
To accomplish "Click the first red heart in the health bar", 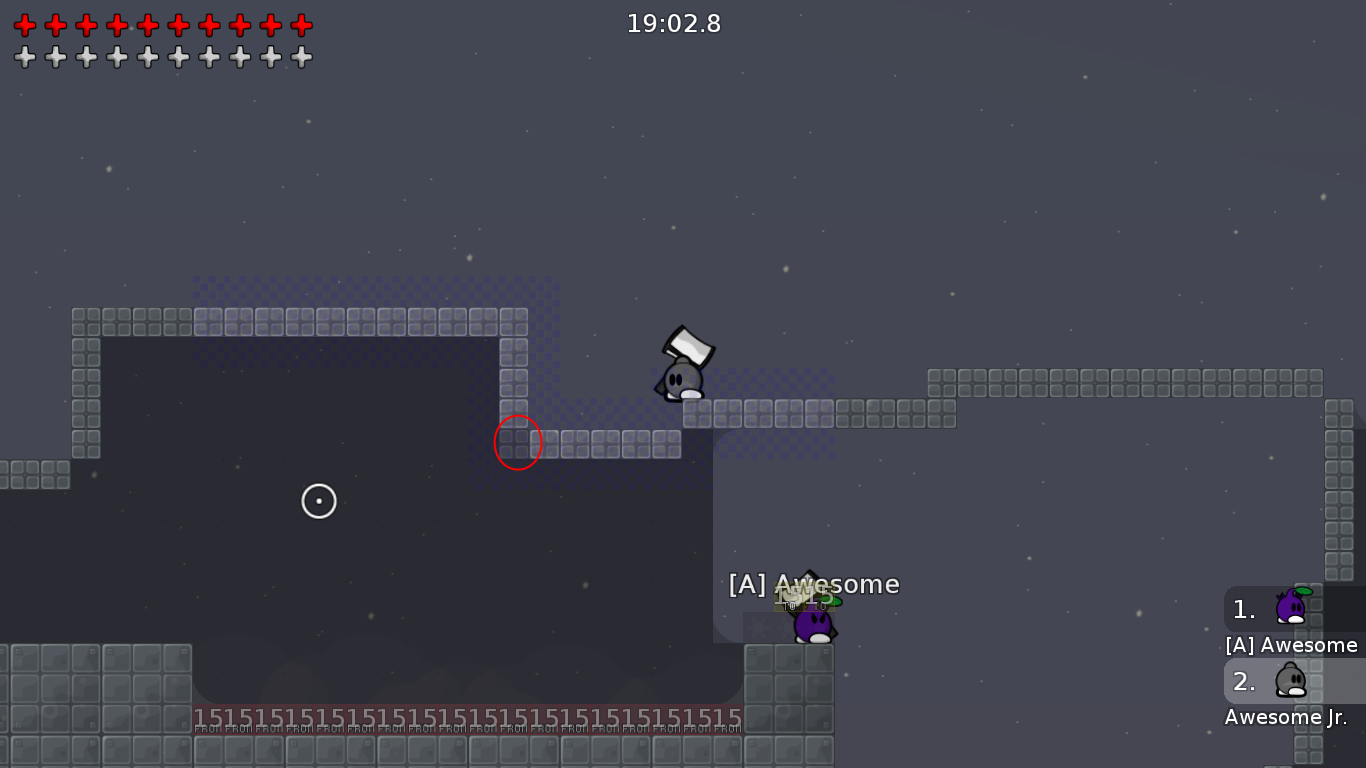I will 24,26.
